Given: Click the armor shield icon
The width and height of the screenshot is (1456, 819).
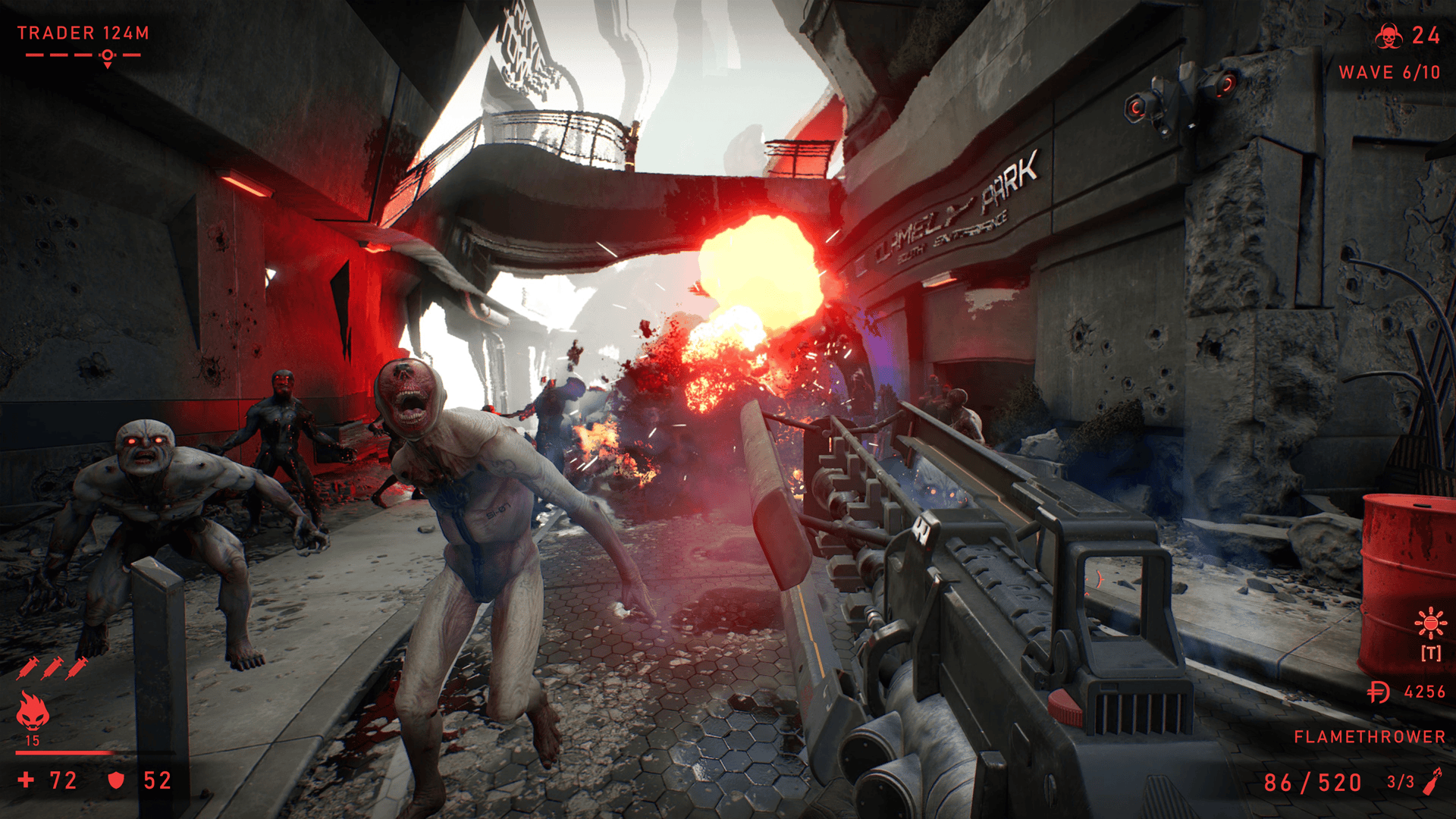Looking at the screenshot, I should point(116,780).
